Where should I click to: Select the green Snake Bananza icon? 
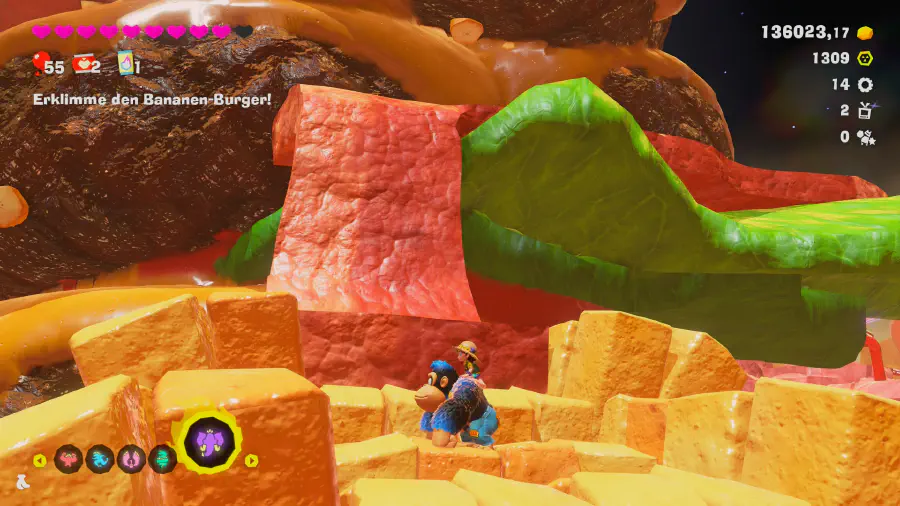click(162, 459)
